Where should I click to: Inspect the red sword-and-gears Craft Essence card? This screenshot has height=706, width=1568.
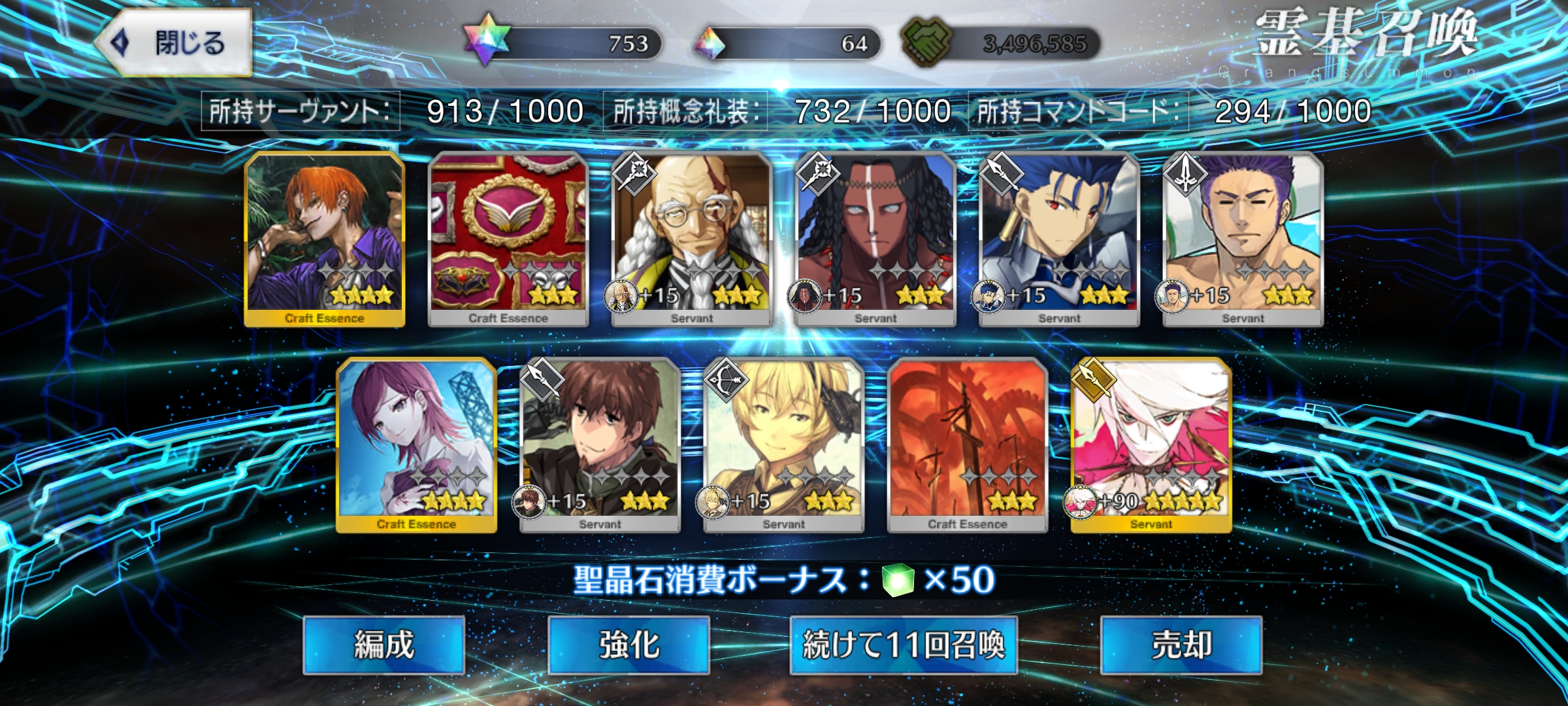click(968, 445)
